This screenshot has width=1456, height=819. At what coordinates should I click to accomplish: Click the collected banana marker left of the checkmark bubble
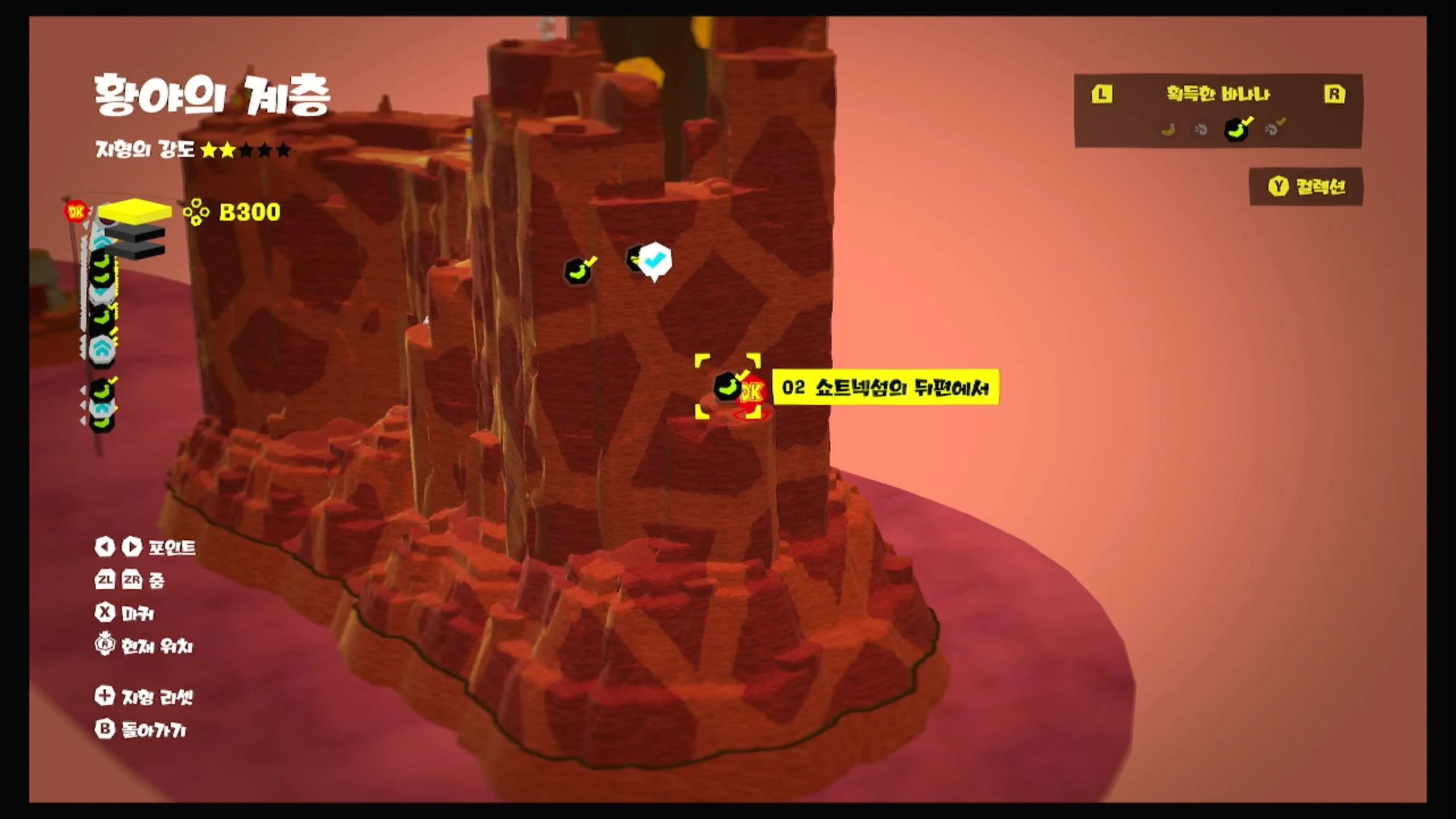coord(578,270)
